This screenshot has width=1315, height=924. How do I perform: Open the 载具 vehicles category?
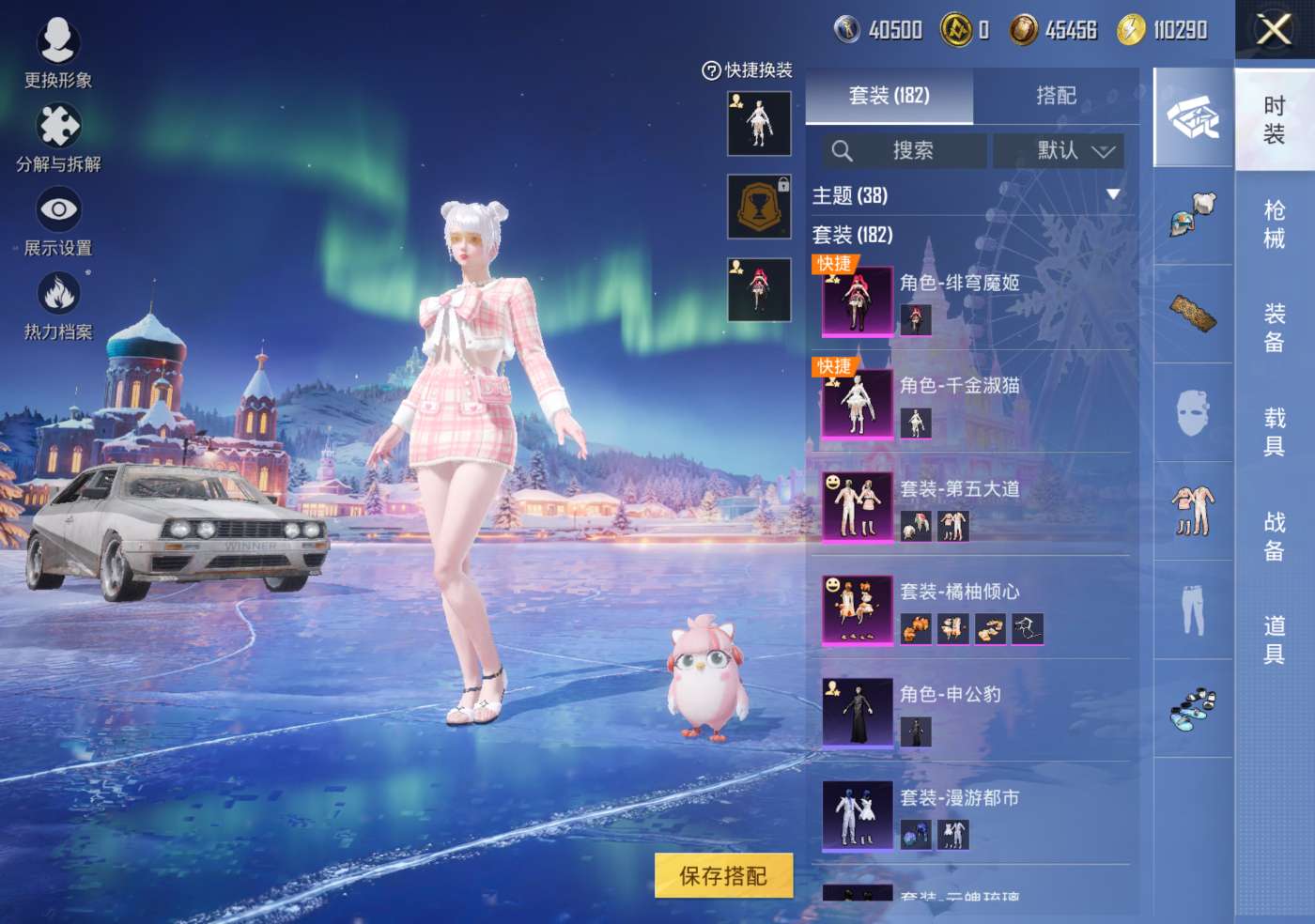[1274, 431]
